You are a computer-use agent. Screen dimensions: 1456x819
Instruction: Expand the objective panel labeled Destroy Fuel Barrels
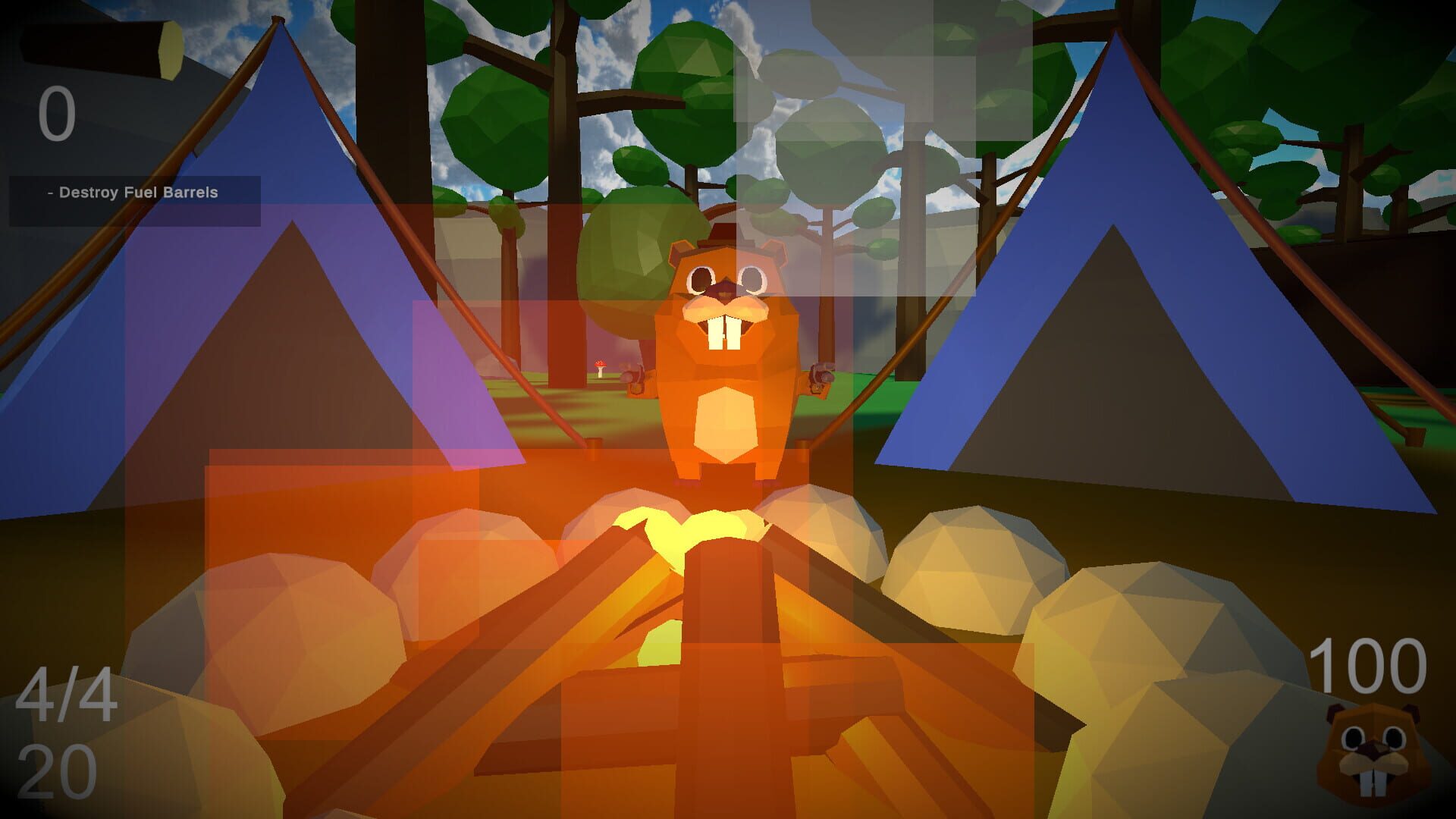(133, 193)
